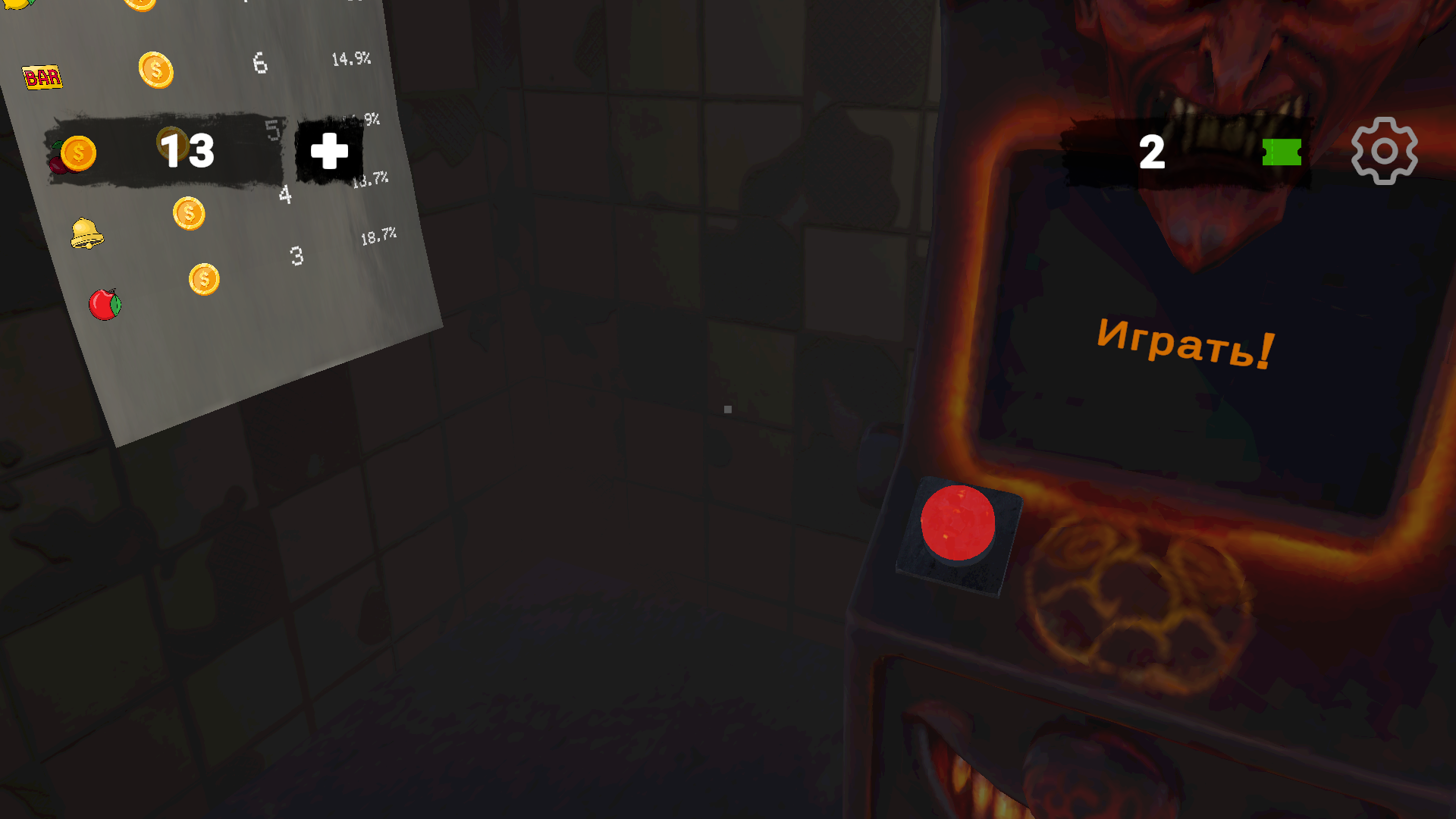
Task: Click the coin icon next to payout 6
Action: [155, 70]
